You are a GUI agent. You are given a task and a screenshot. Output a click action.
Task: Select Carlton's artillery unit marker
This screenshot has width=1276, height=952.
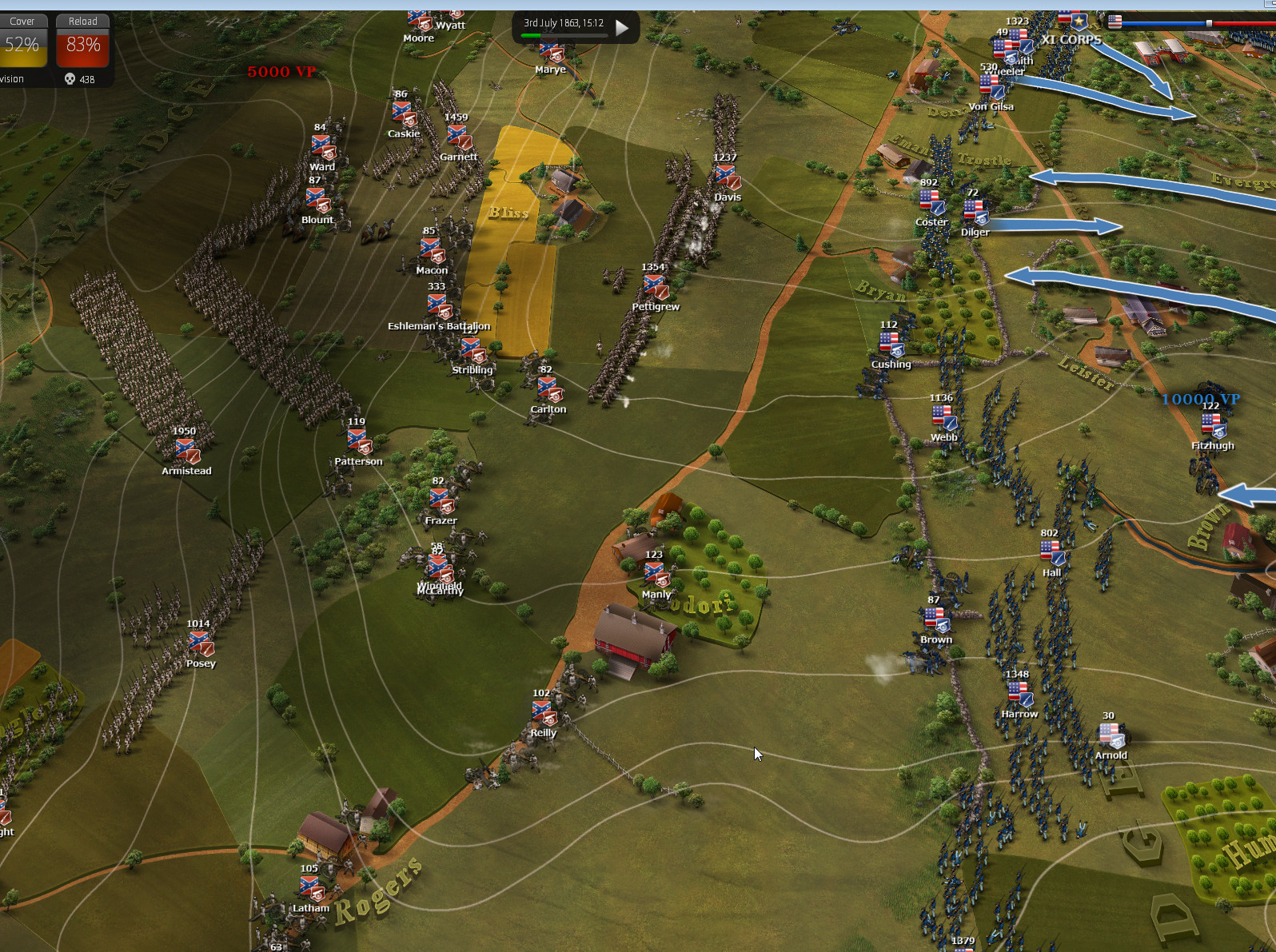[548, 389]
